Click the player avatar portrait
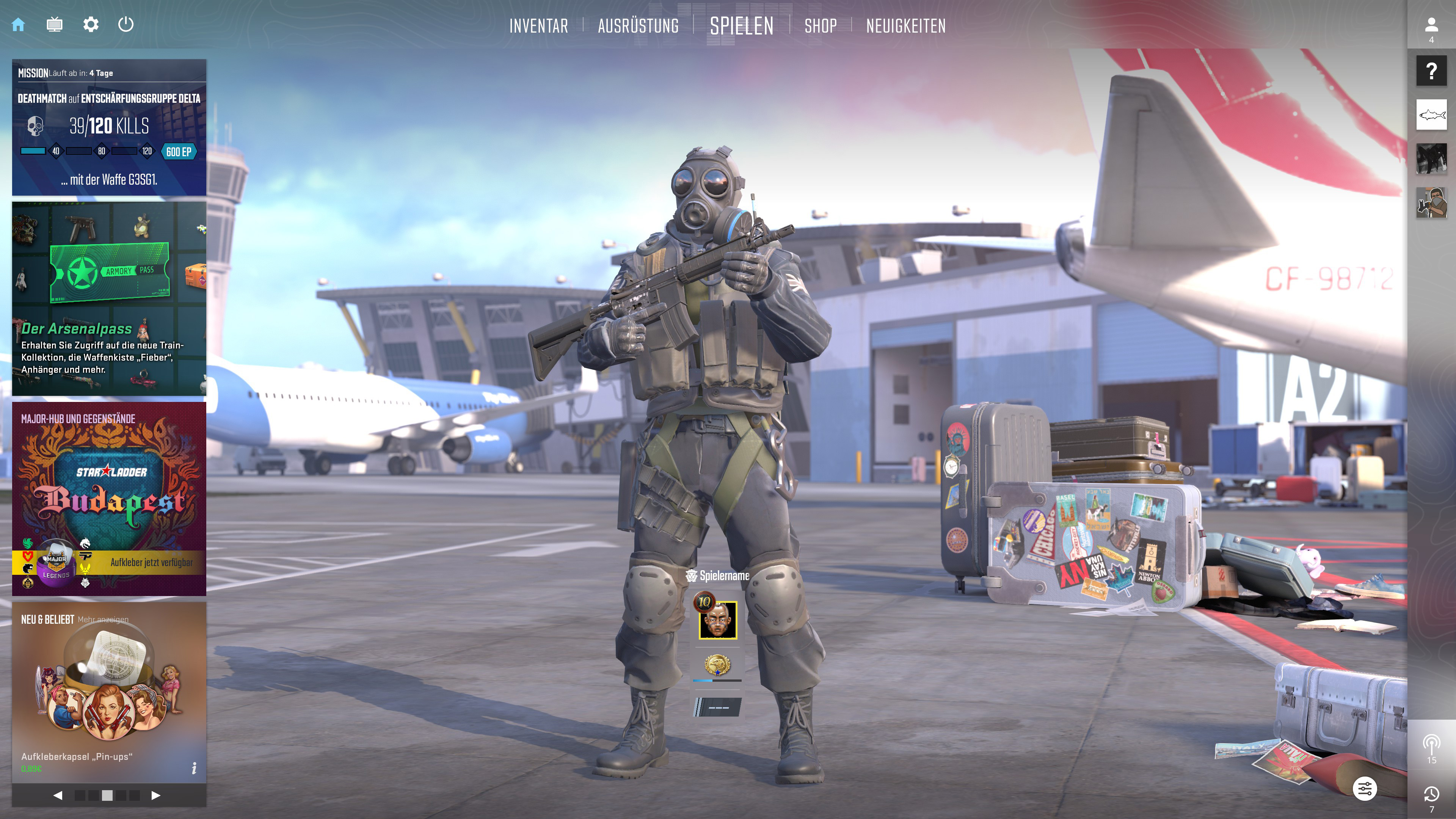Screen dimensions: 1456x819 point(718,620)
